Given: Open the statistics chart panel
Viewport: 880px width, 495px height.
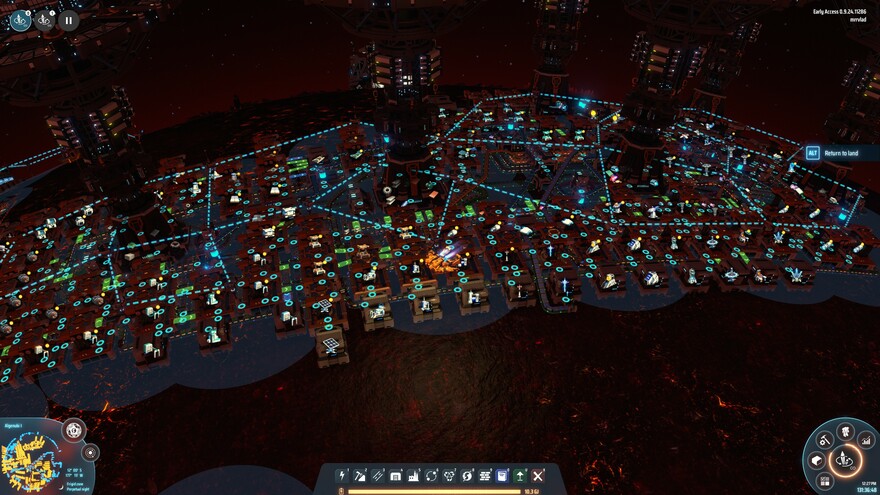Looking at the screenshot, I should tap(866, 439).
